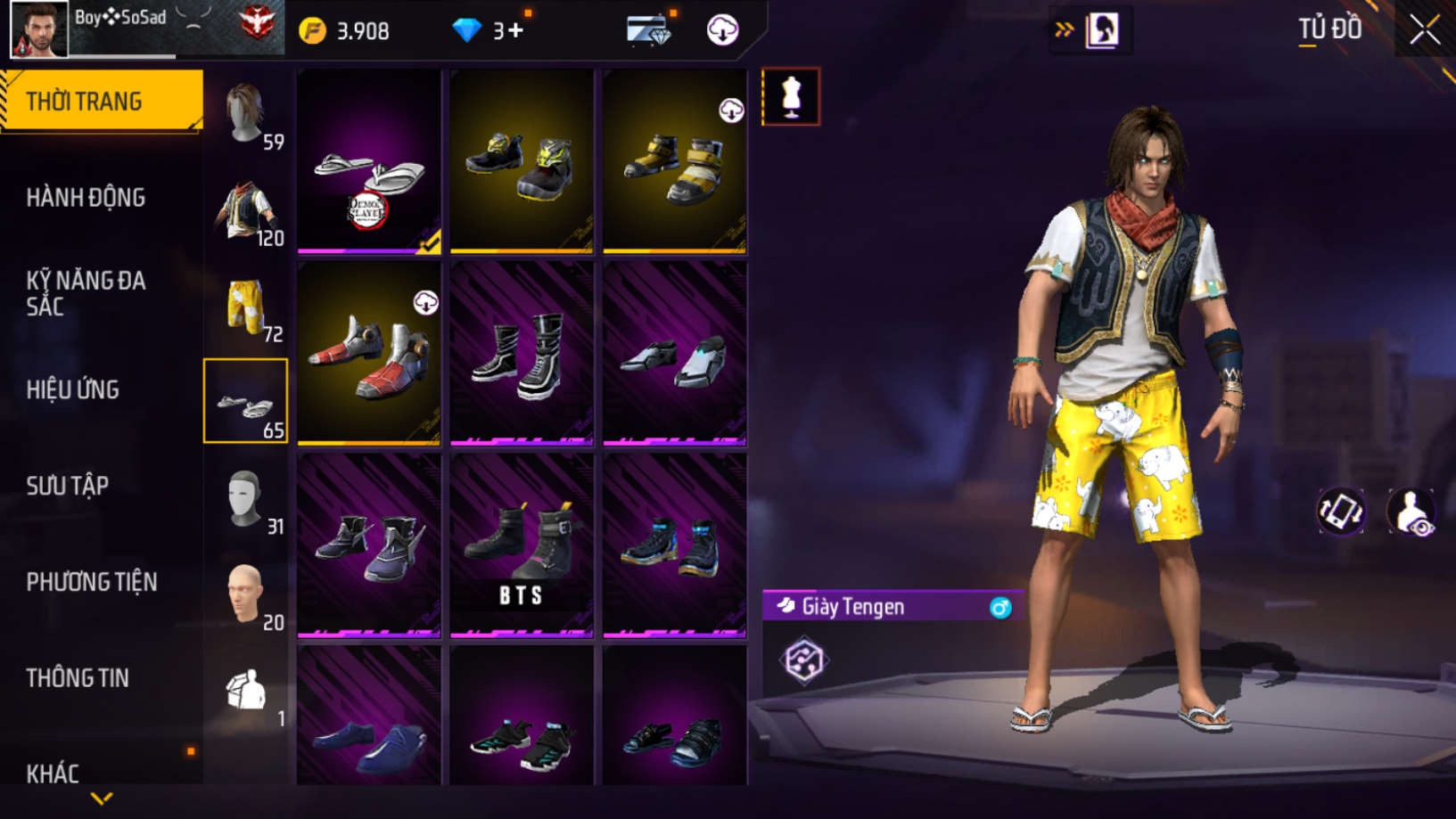This screenshot has width=1456, height=819.
Task: Open the Hành Động menu tab
Action: click(x=86, y=198)
